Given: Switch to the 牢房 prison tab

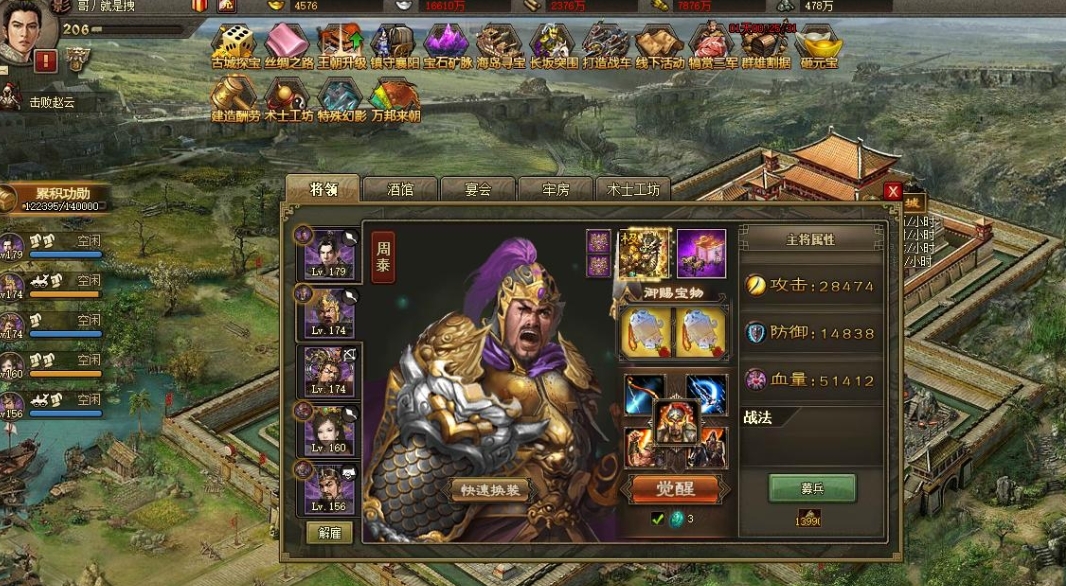Looking at the screenshot, I should pos(556,189).
